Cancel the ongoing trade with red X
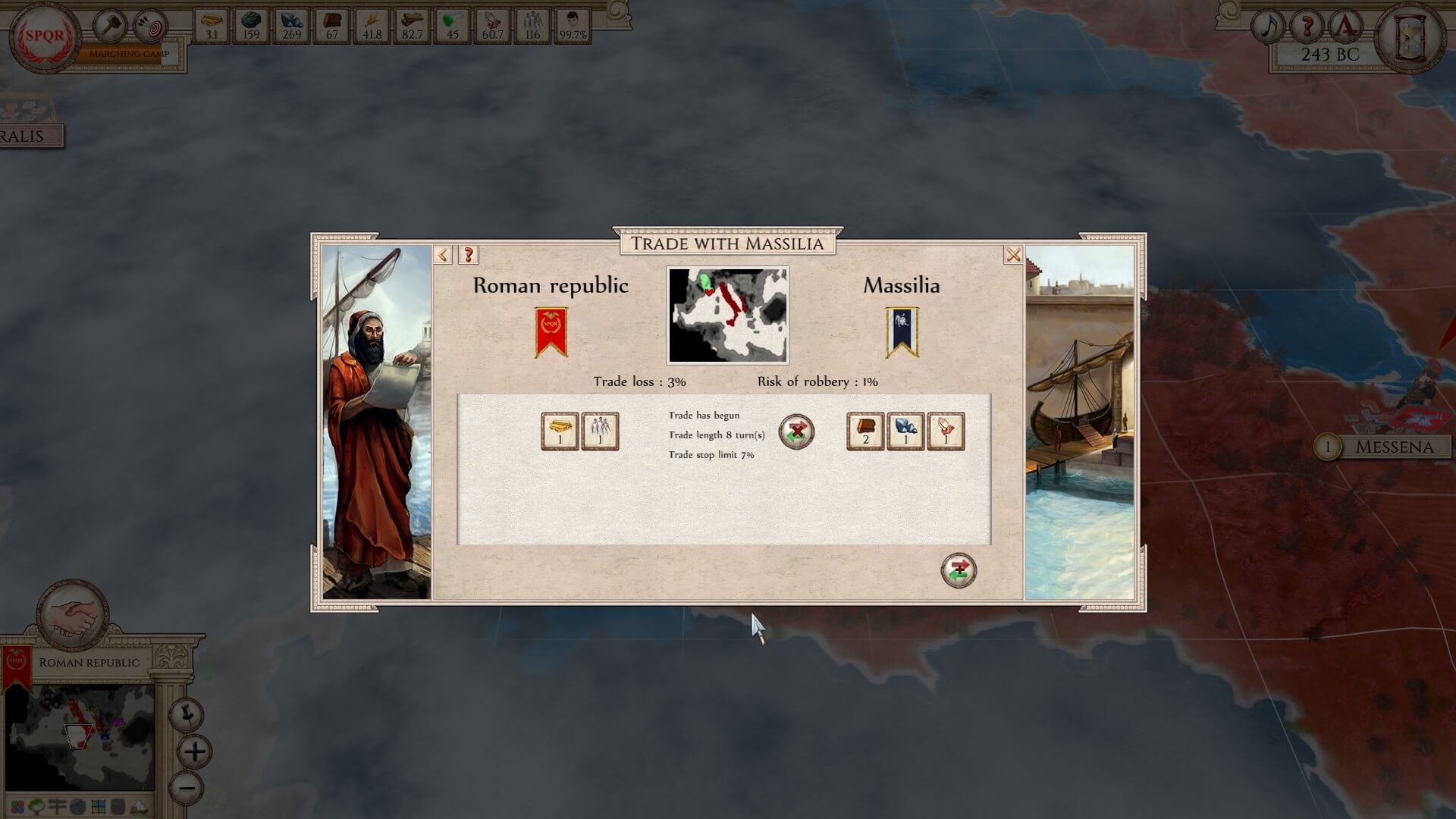Image resolution: width=1456 pixels, height=819 pixels. click(x=796, y=432)
